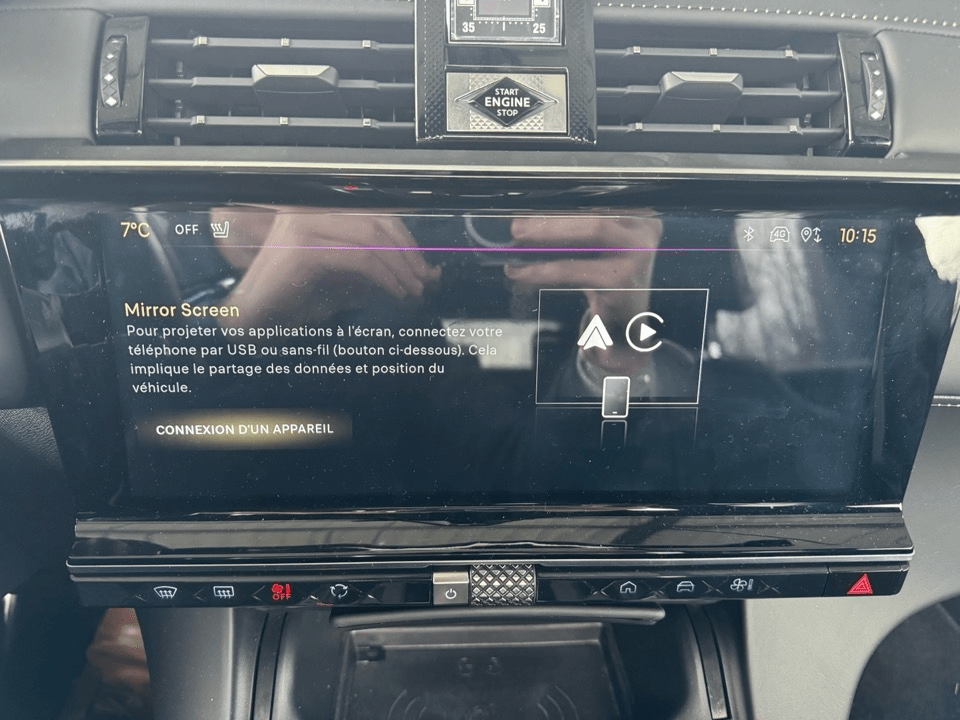Choose the CarPlay play-circle icon
The height and width of the screenshot is (720, 960).
click(x=644, y=332)
